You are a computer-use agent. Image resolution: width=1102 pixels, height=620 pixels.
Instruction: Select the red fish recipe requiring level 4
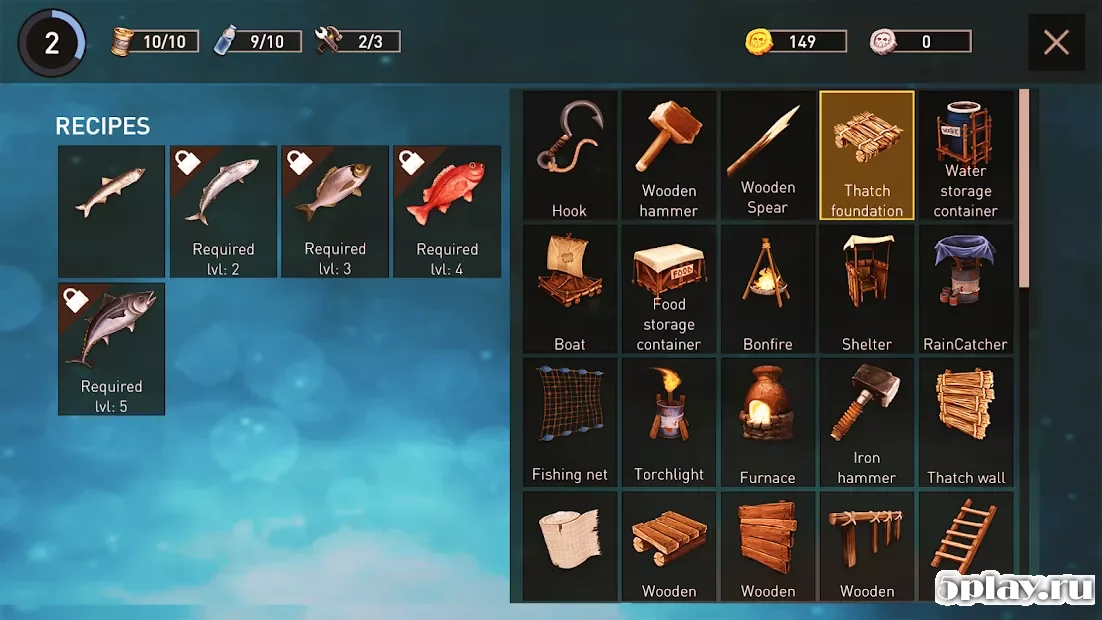(447, 211)
